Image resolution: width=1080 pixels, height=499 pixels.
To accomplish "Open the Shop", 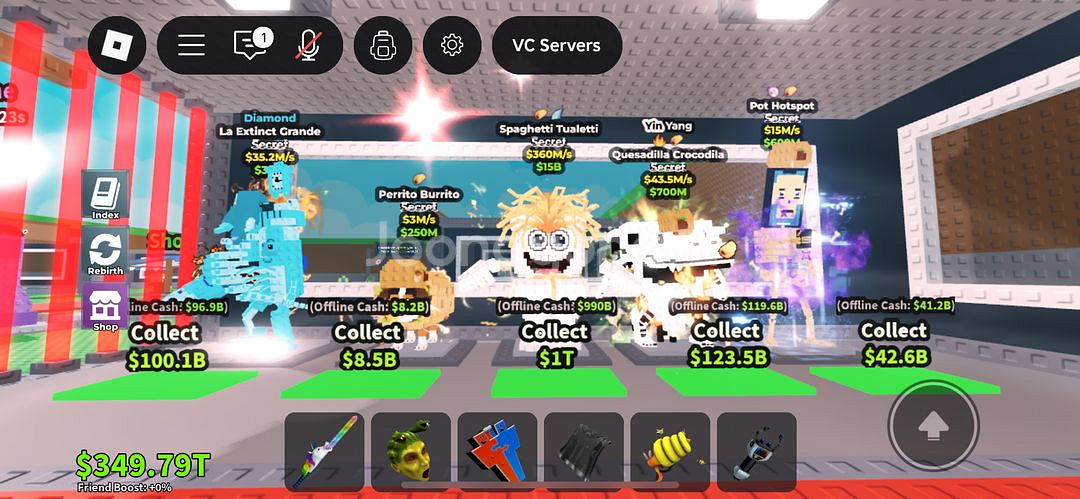I will [x=105, y=308].
